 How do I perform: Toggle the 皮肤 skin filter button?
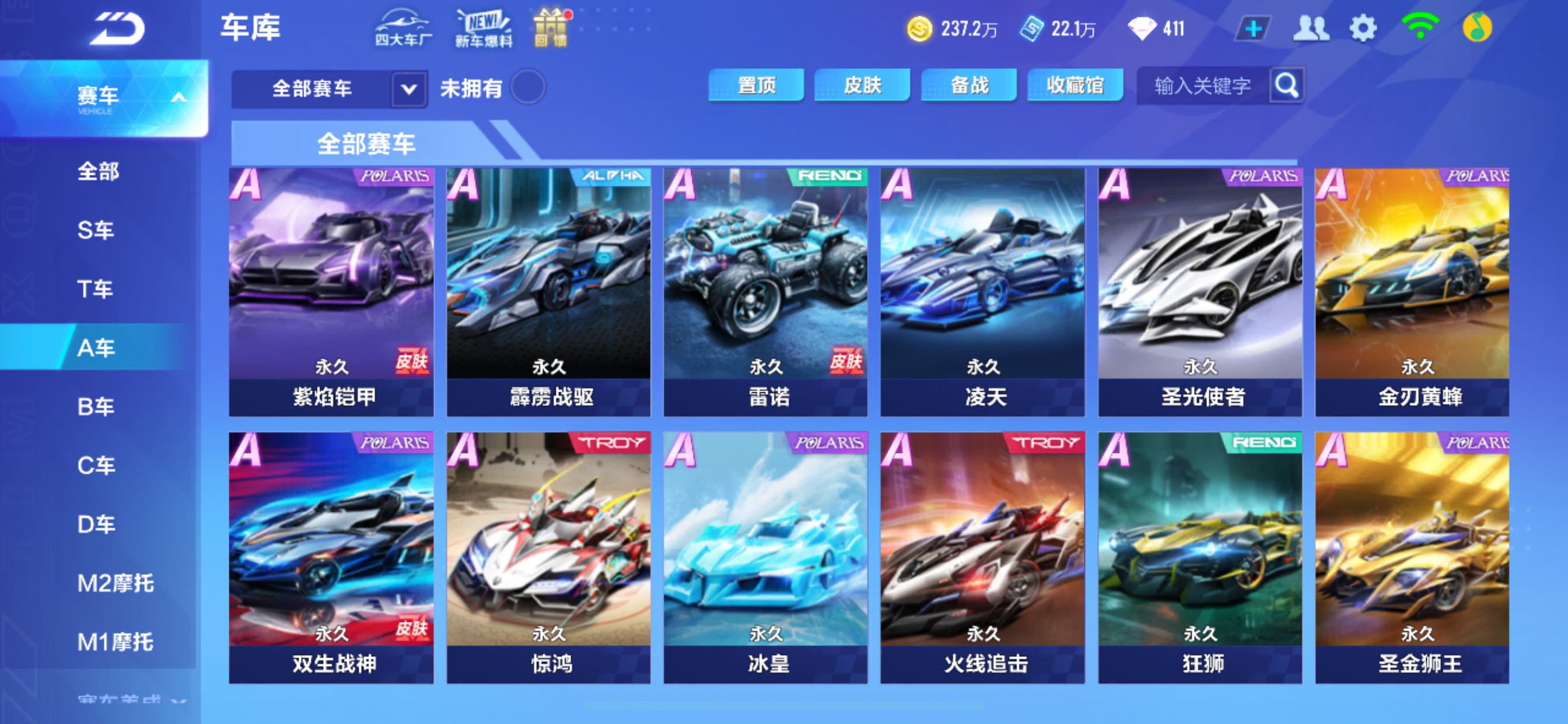click(862, 86)
